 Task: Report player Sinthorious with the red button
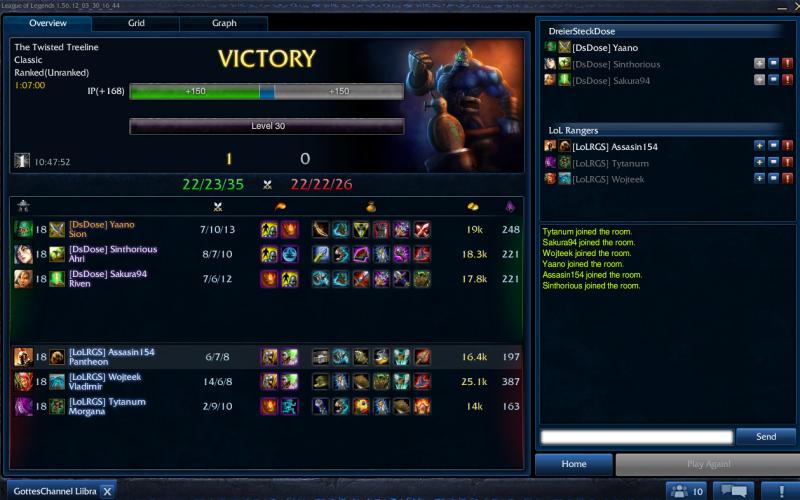(x=787, y=64)
